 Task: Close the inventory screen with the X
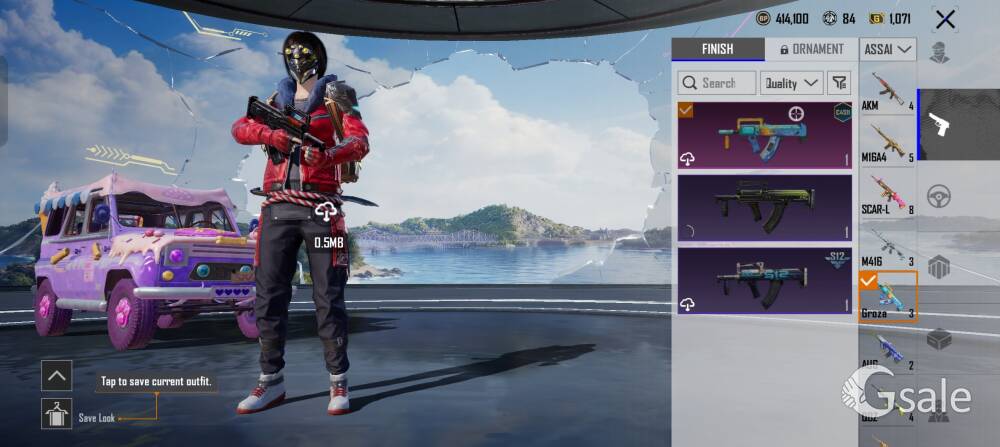(944, 18)
